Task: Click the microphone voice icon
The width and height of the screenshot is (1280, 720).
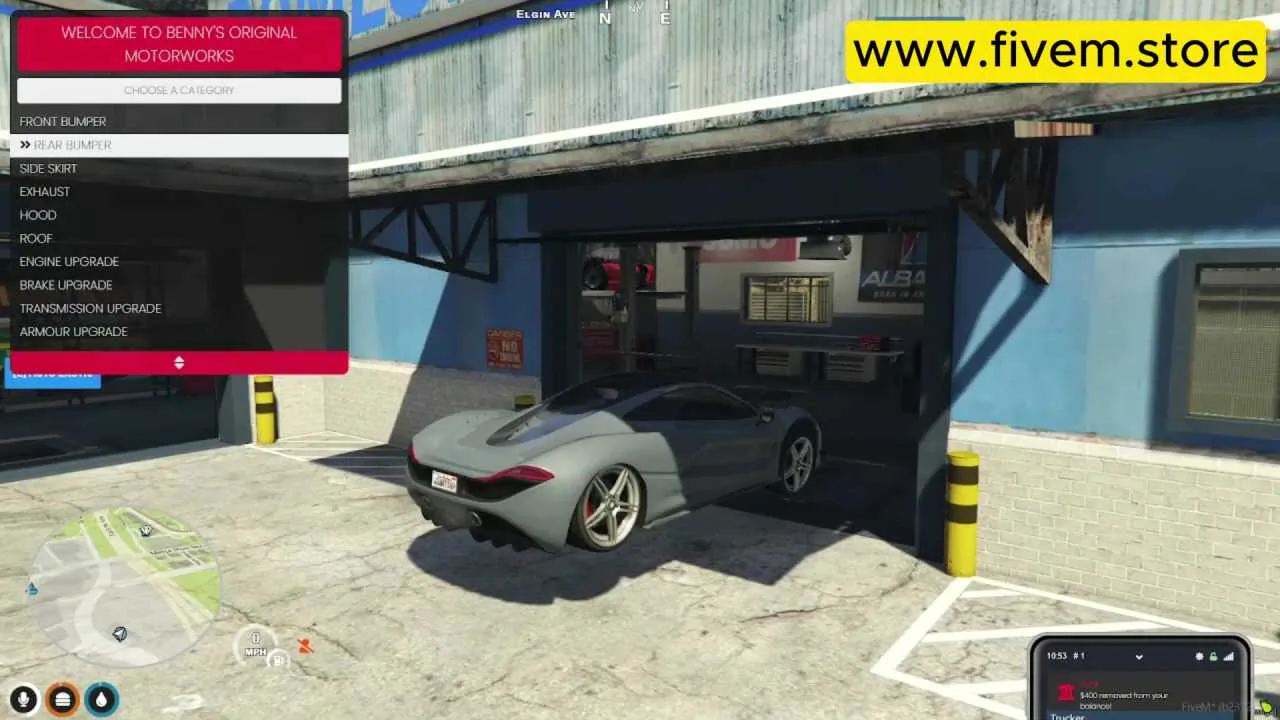Action: pos(25,699)
